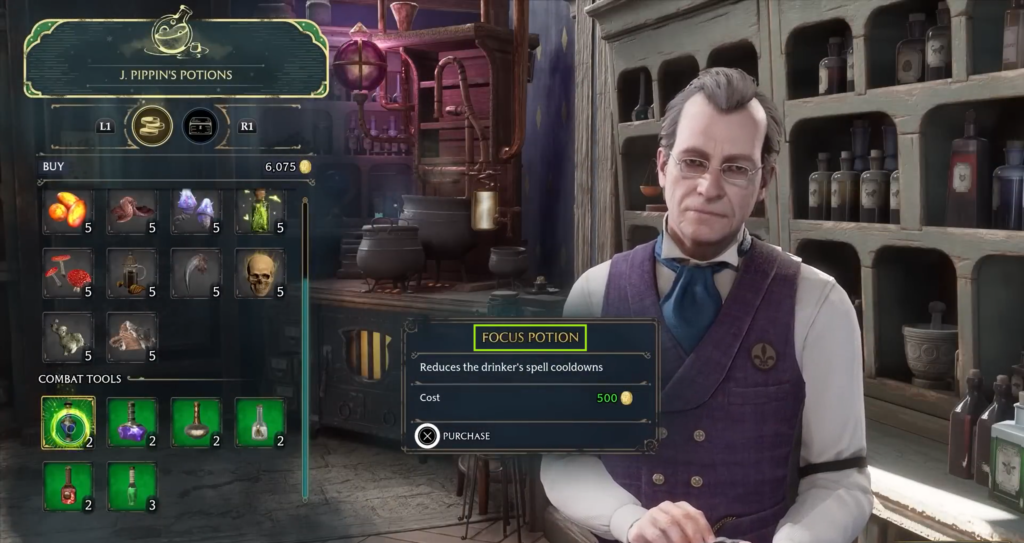Select the jar with dark liquid slot
The width and height of the screenshot is (1024, 543).
coord(132,274)
